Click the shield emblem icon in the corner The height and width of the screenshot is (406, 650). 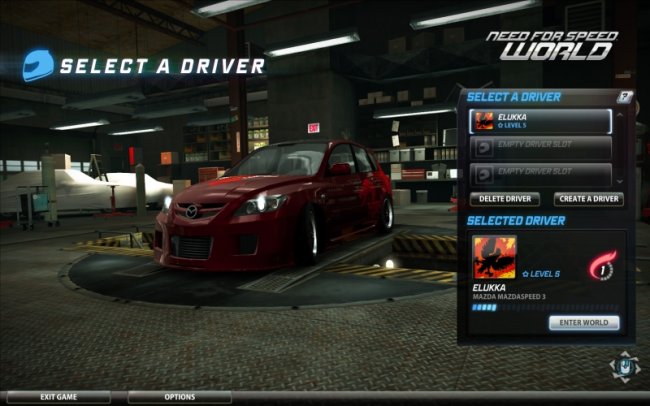coord(622,366)
